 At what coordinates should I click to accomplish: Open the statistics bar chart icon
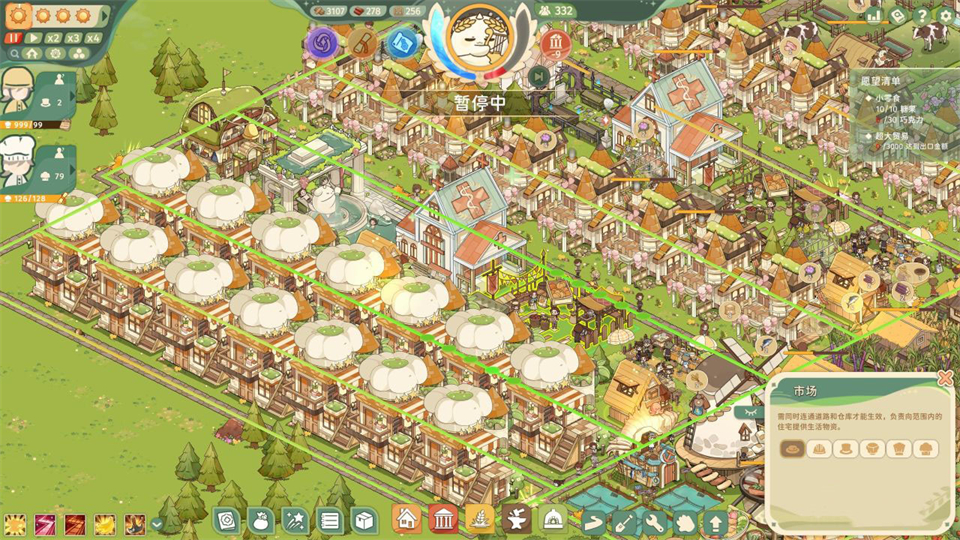(874, 15)
